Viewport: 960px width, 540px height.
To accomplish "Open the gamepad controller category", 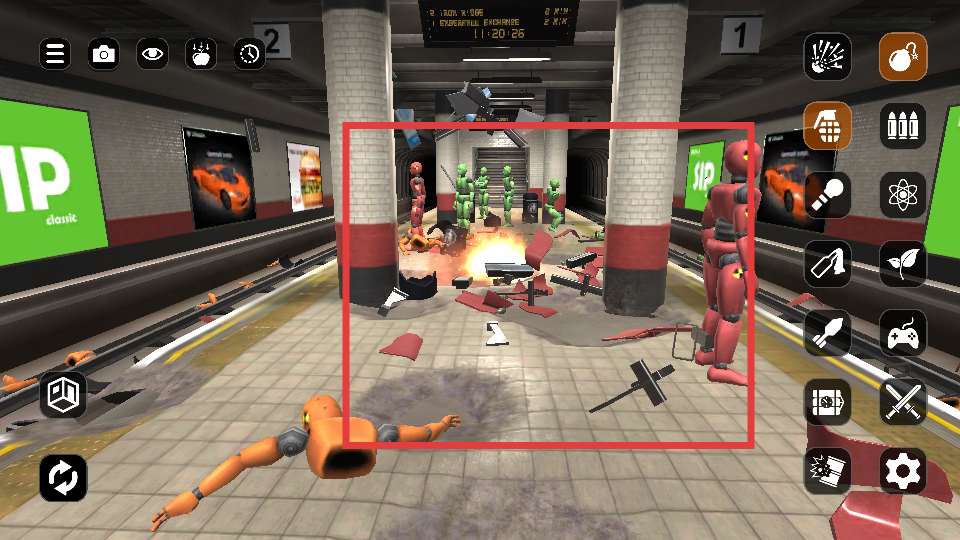I will [x=904, y=333].
